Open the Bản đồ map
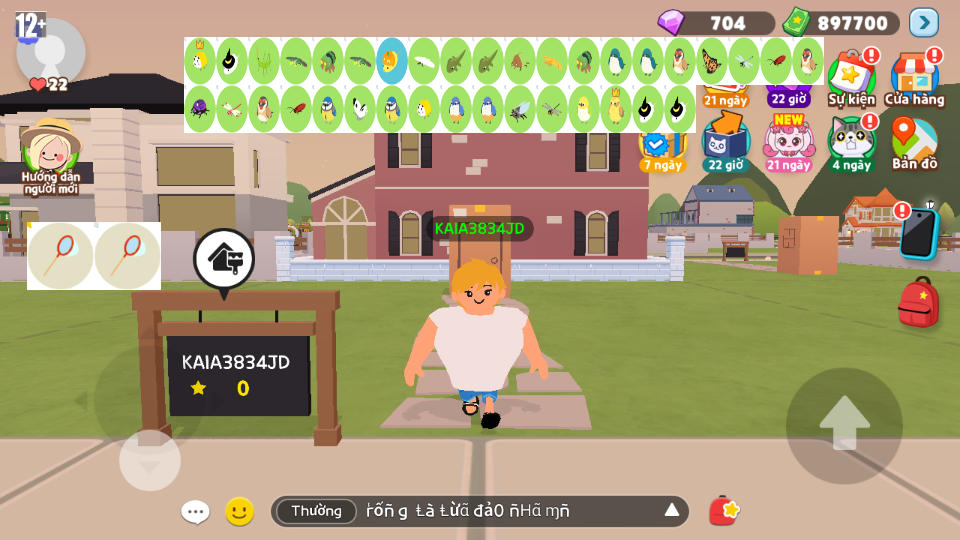Screen dimensions: 960x540 [x=914, y=143]
